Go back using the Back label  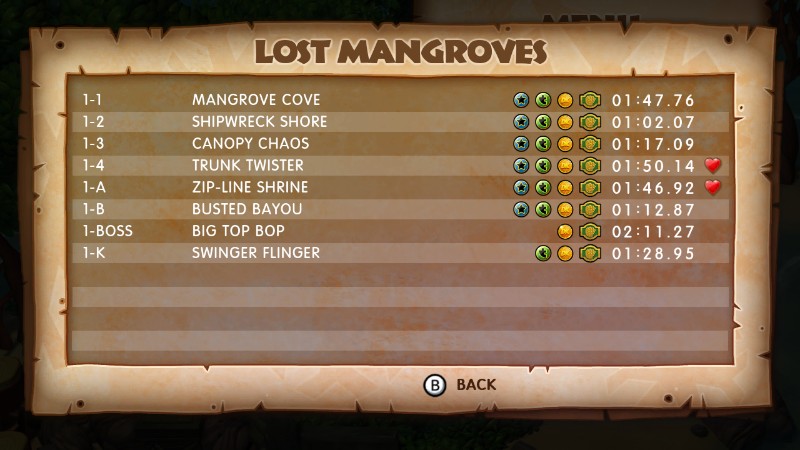click(475, 384)
